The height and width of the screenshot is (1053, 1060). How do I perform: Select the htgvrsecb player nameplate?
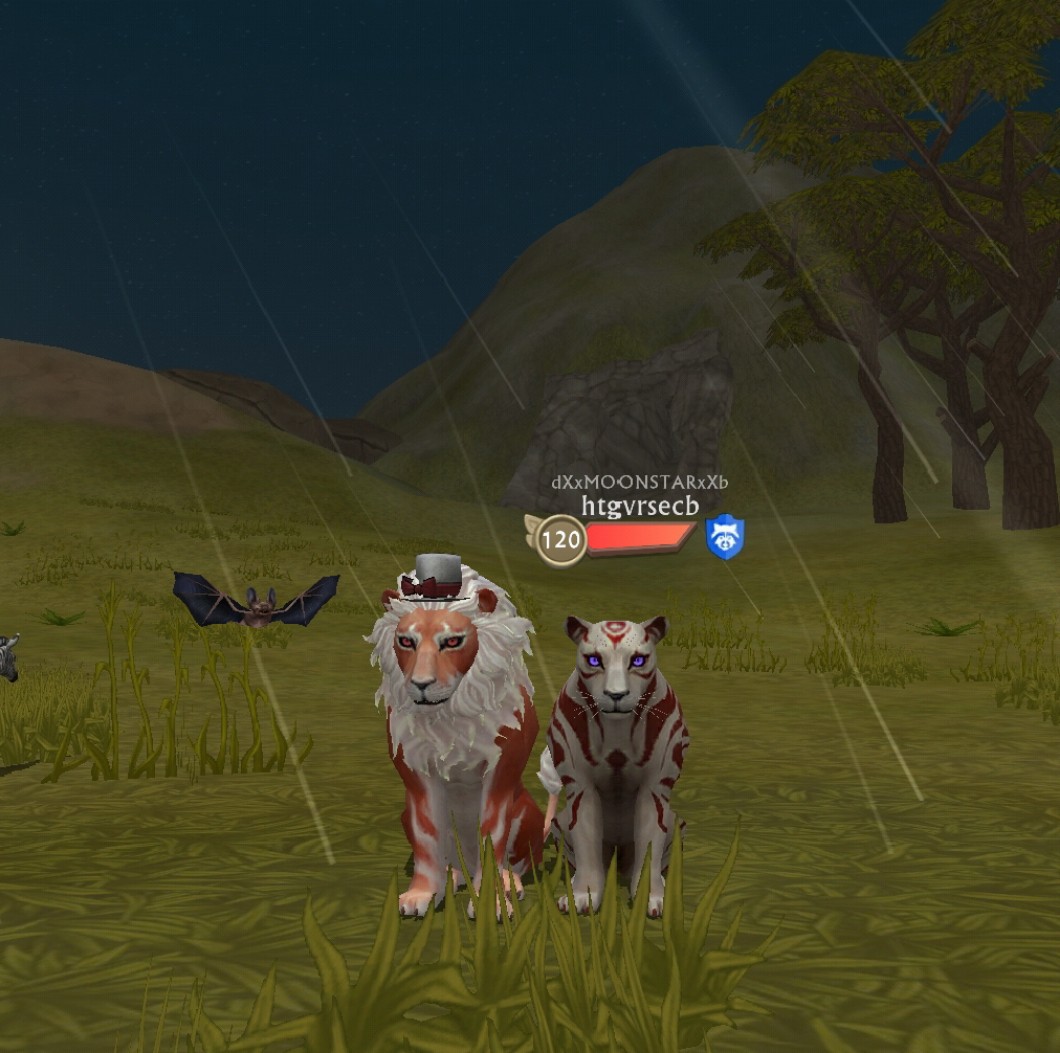(x=640, y=506)
